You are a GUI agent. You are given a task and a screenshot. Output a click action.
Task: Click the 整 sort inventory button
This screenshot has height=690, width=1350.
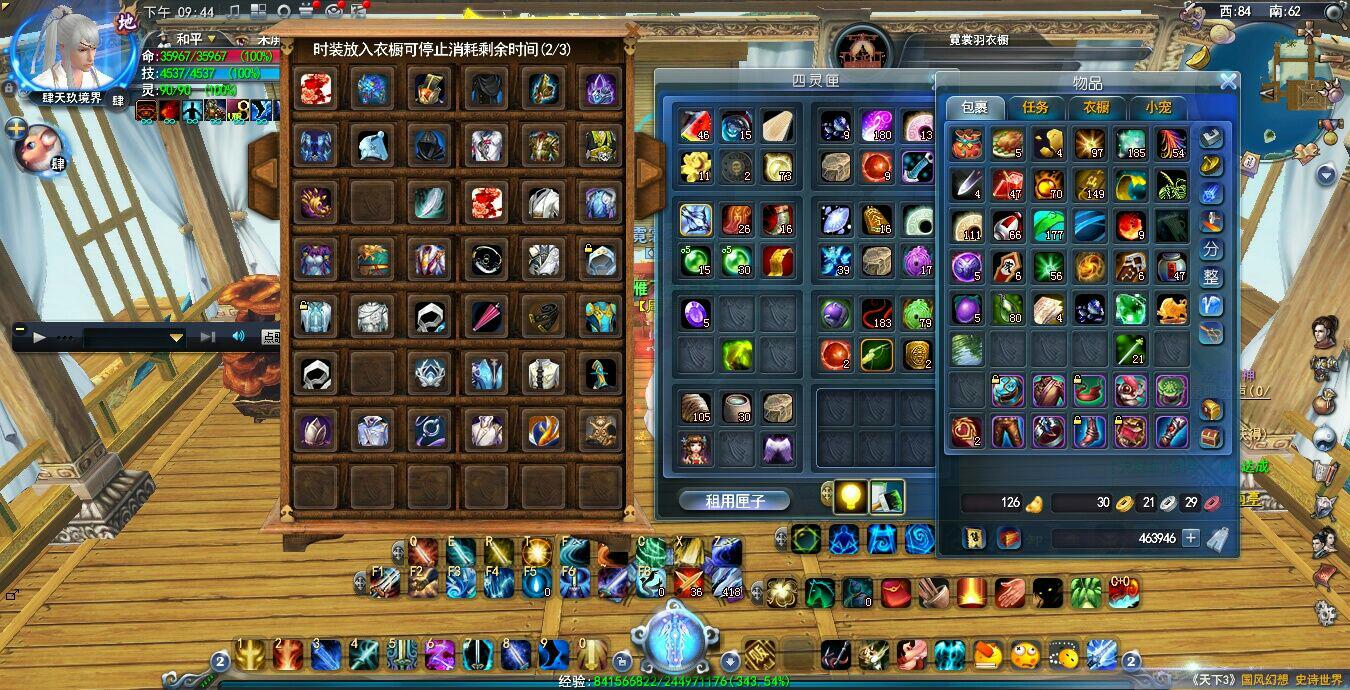click(1211, 277)
